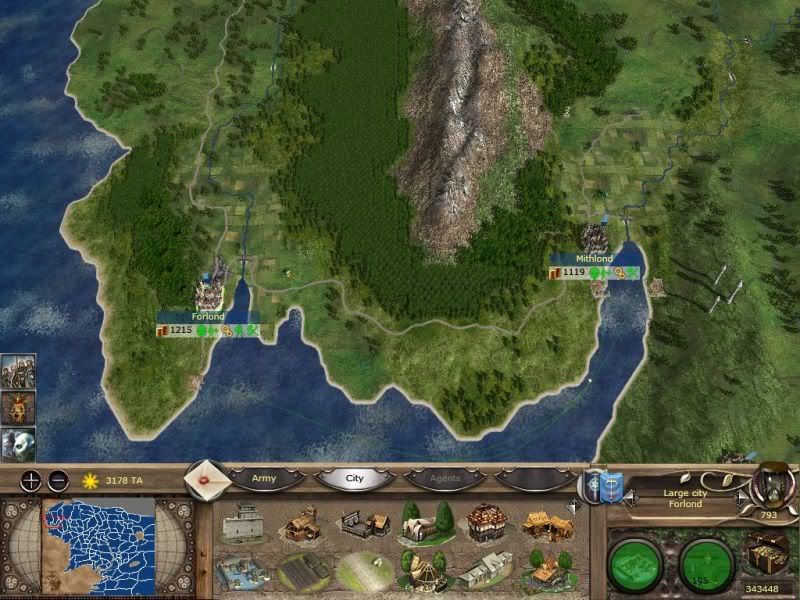This screenshot has width=800, height=600.
Task: Zoom in the minimap with plus button
Action: coord(32,480)
